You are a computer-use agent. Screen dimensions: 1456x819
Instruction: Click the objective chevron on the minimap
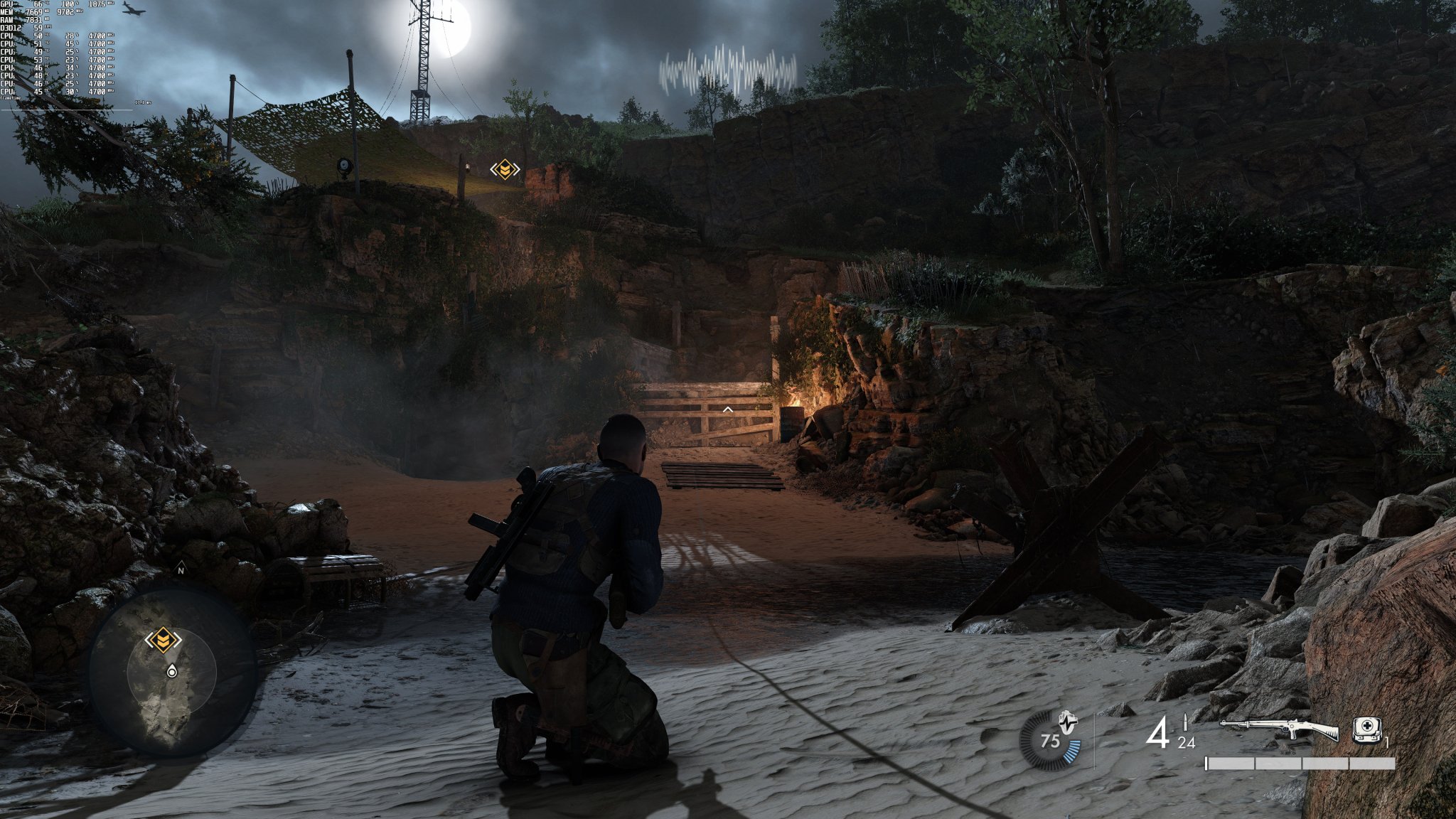pyautogui.click(x=164, y=638)
